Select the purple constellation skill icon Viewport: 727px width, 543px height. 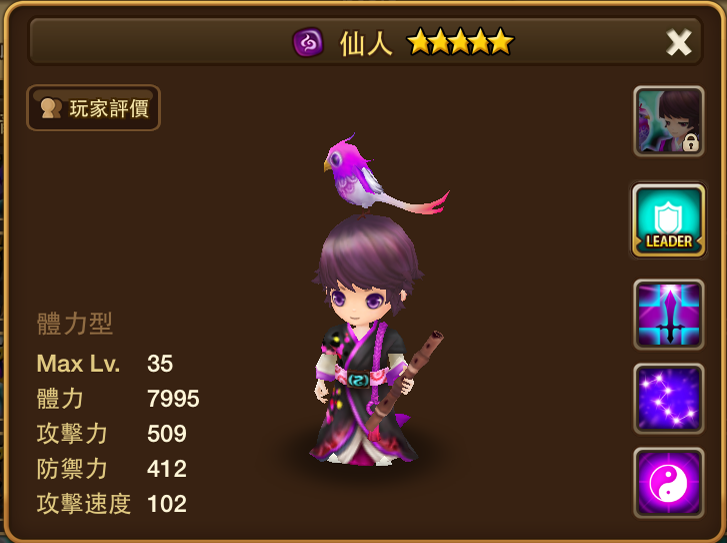tap(668, 398)
